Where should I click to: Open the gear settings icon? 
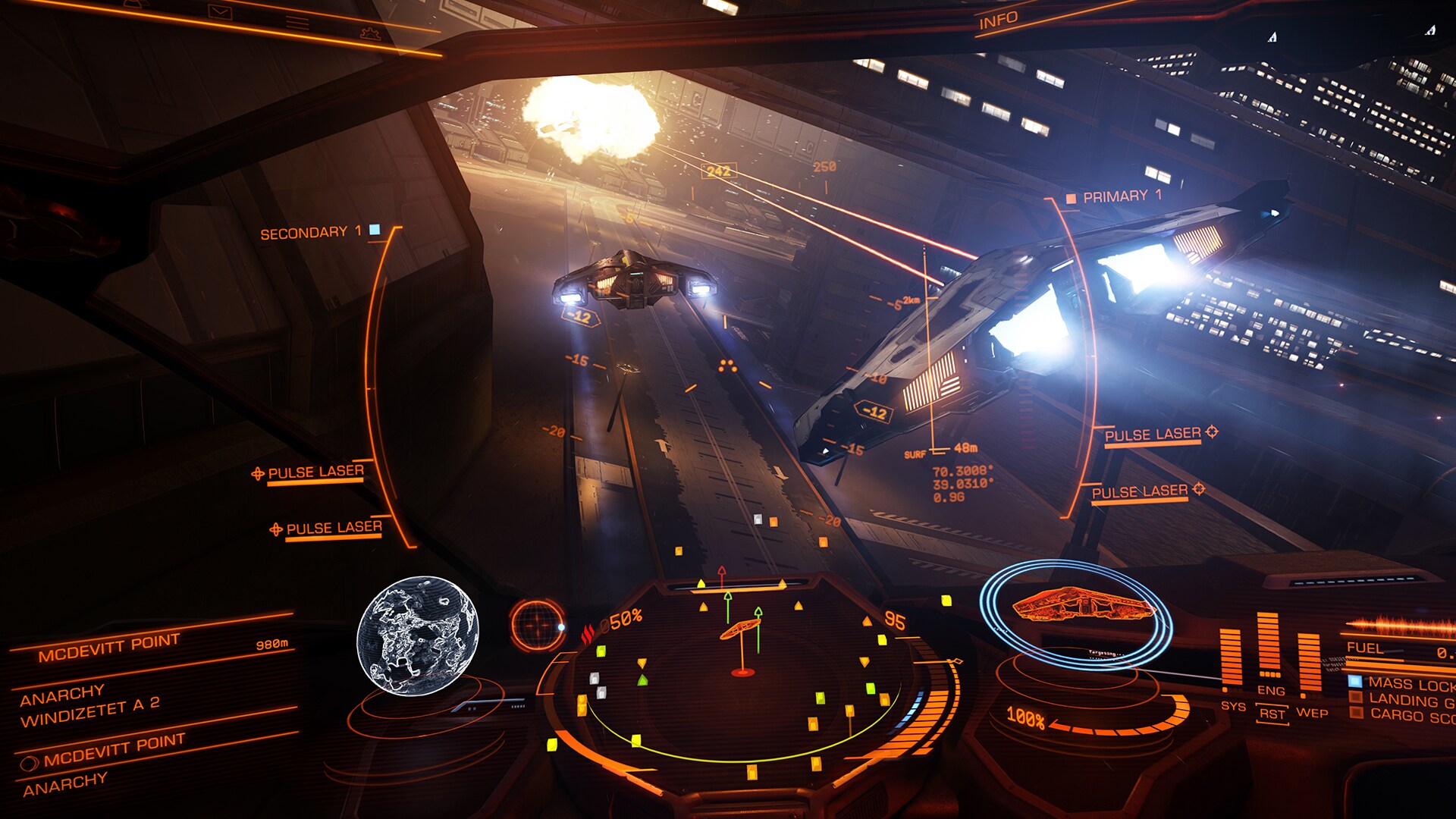[x=370, y=33]
